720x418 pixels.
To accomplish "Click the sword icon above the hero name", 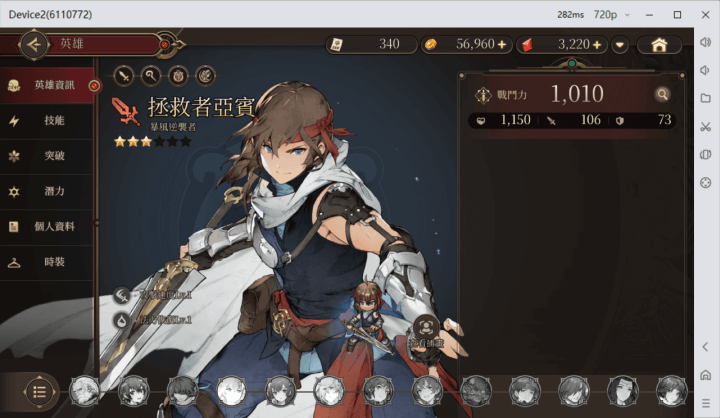I will [125, 74].
